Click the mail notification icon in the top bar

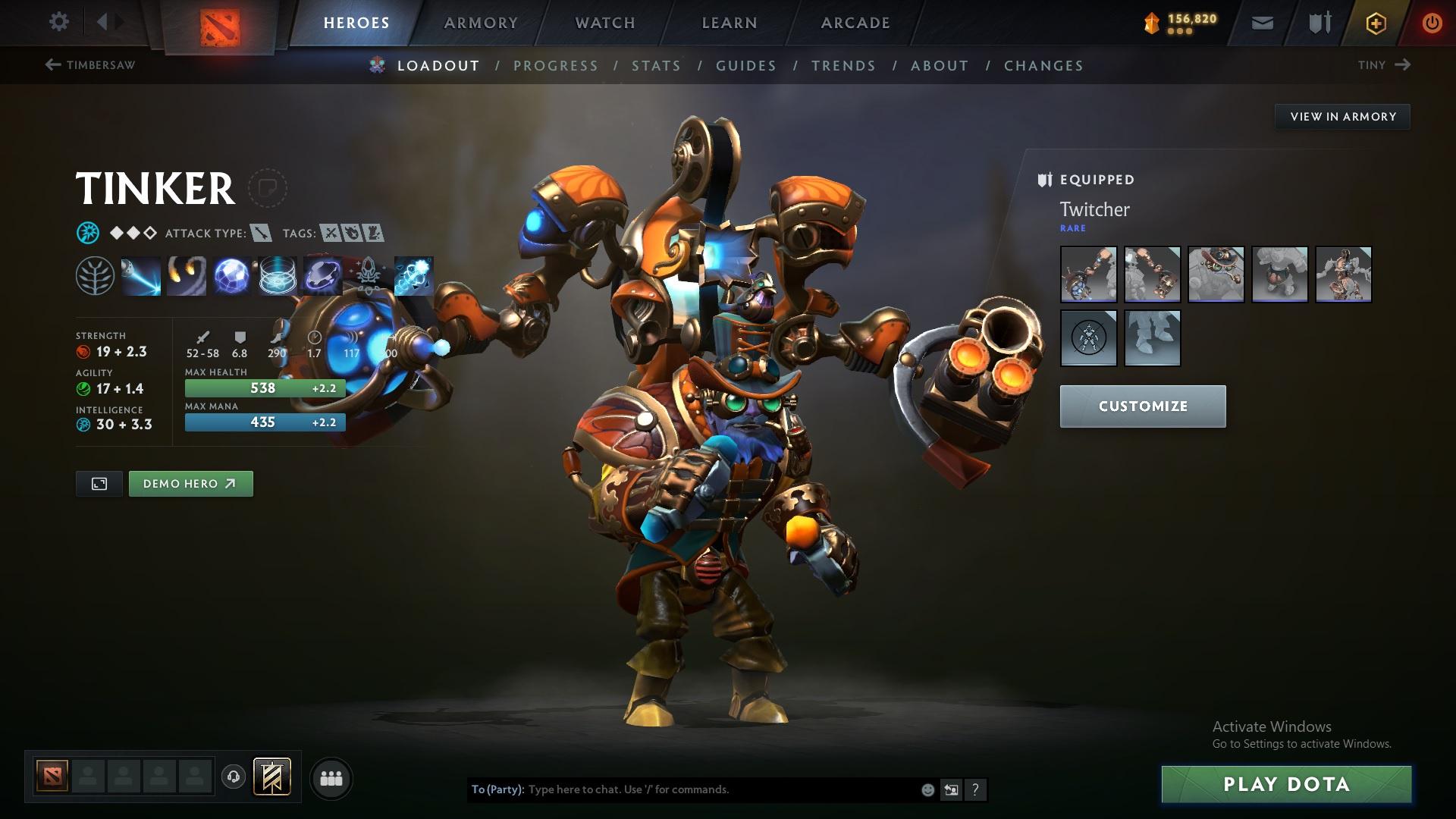(1261, 22)
